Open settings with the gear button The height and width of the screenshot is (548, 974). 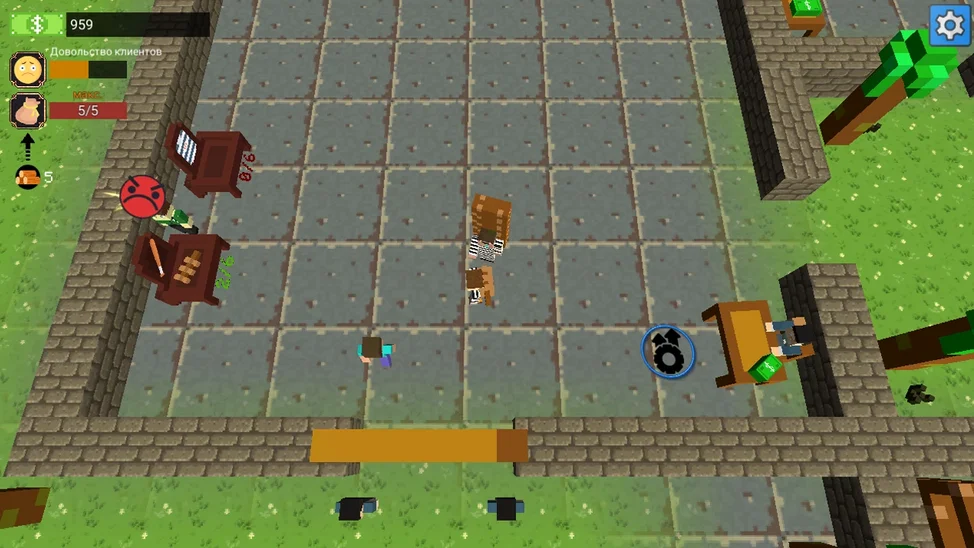click(x=949, y=25)
